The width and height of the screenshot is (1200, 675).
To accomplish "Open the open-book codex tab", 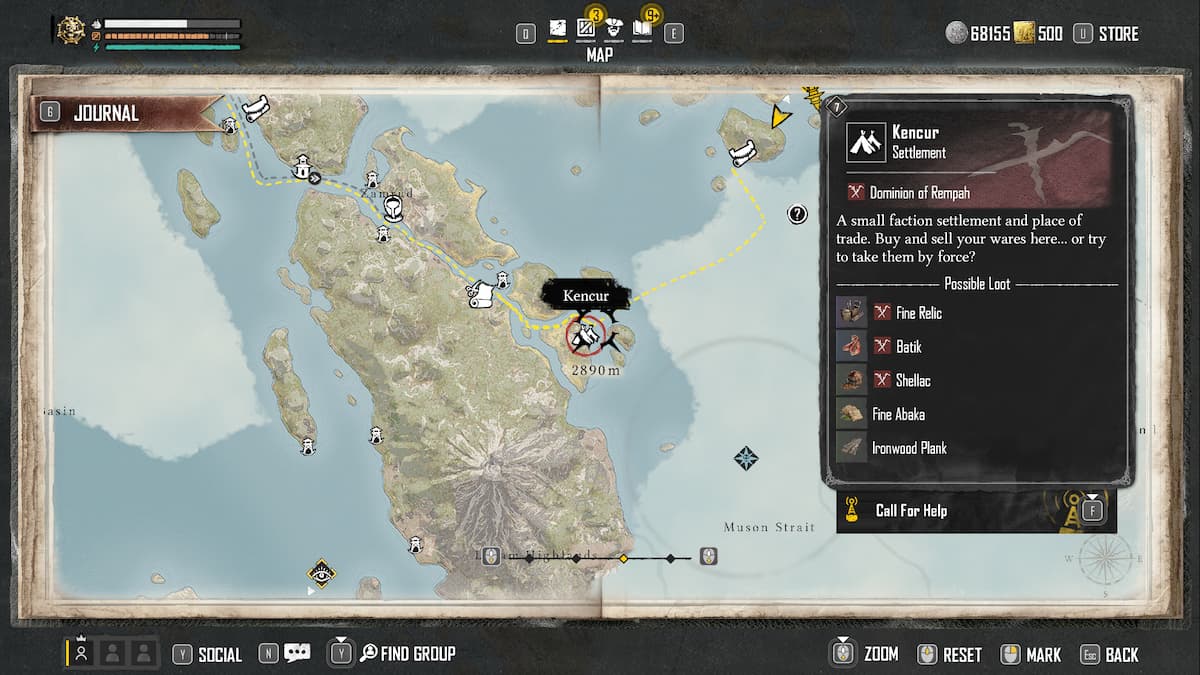I will (642, 31).
